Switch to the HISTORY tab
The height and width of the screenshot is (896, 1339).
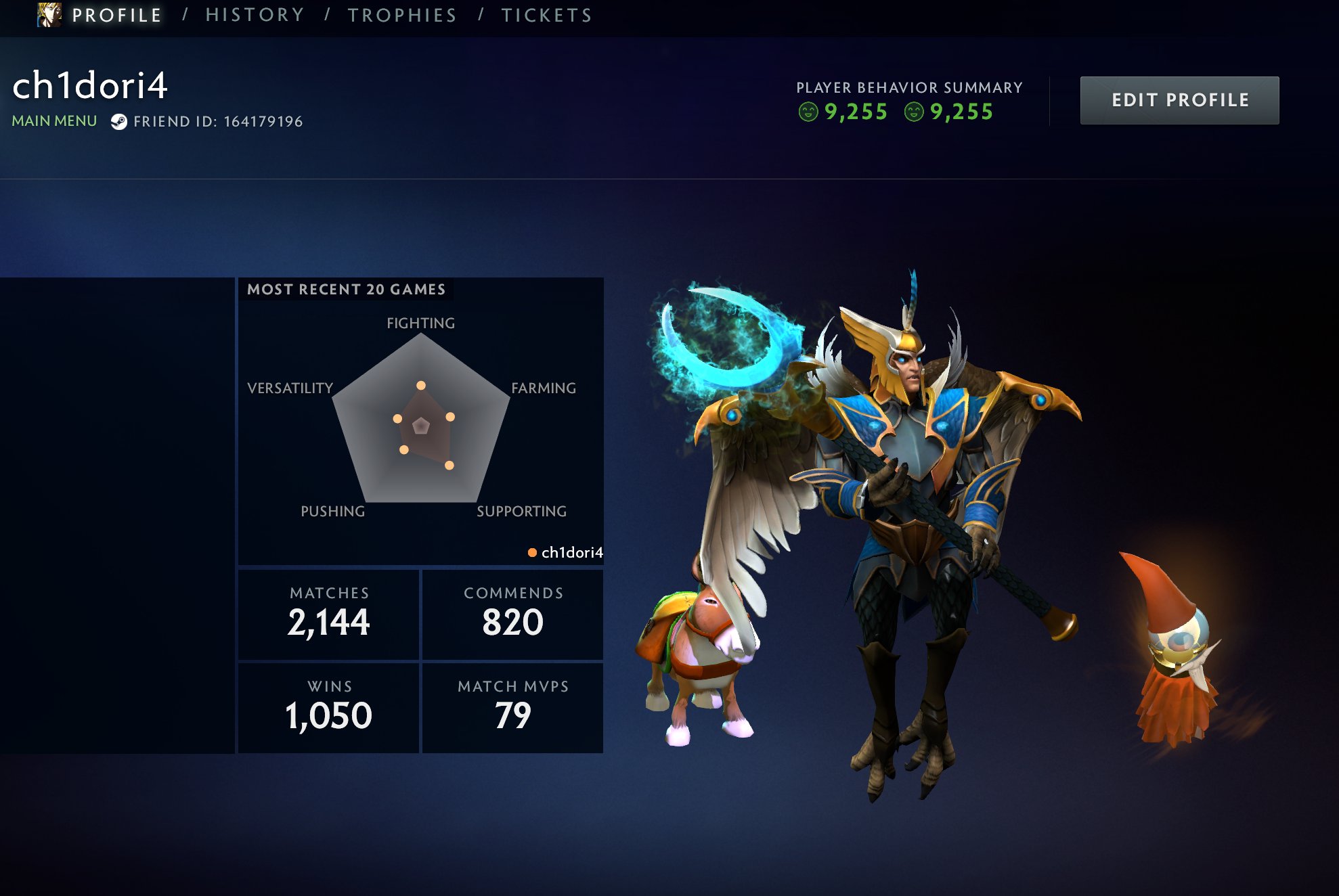[255, 14]
